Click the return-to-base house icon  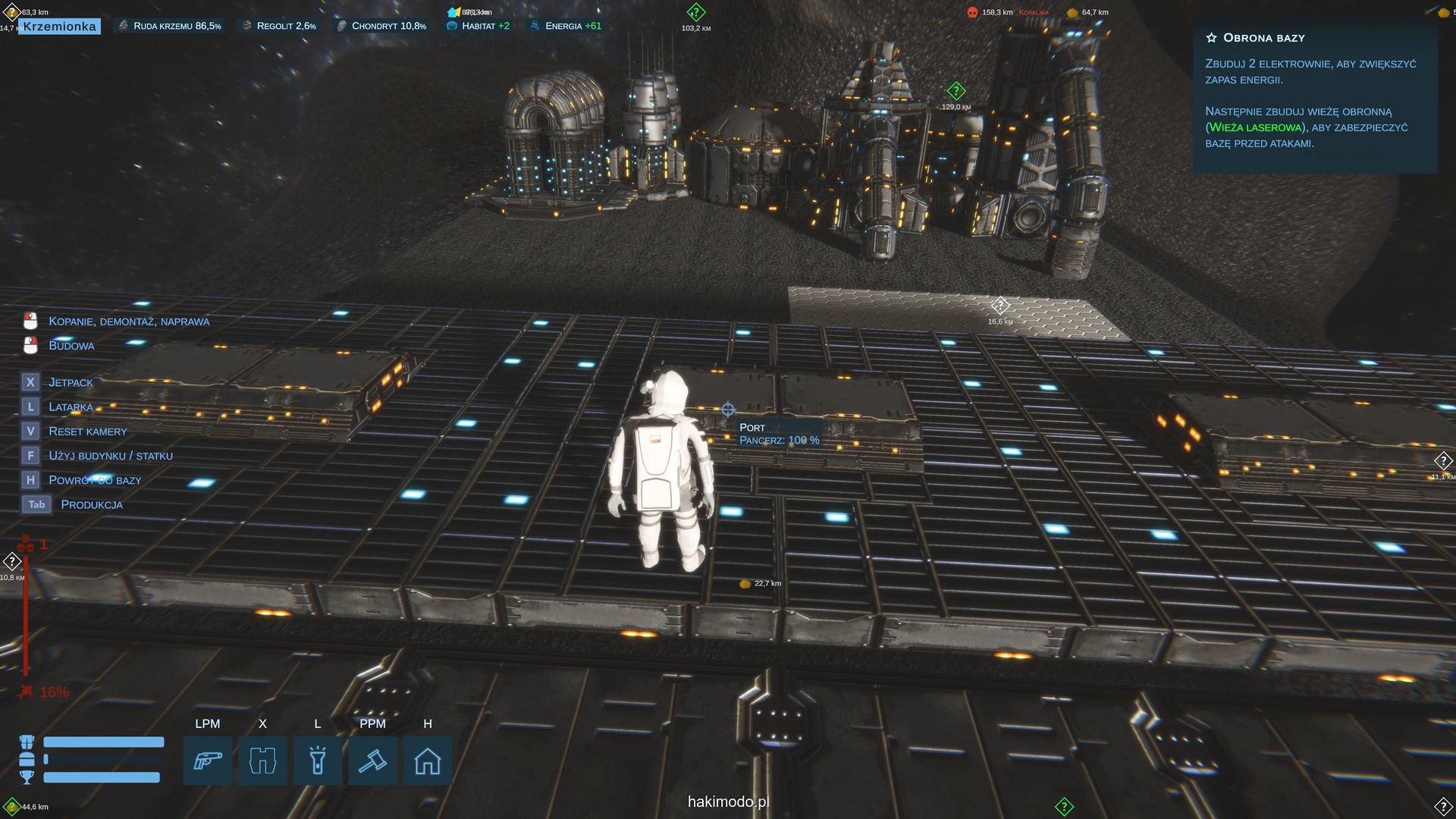click(x=428, y=761)
